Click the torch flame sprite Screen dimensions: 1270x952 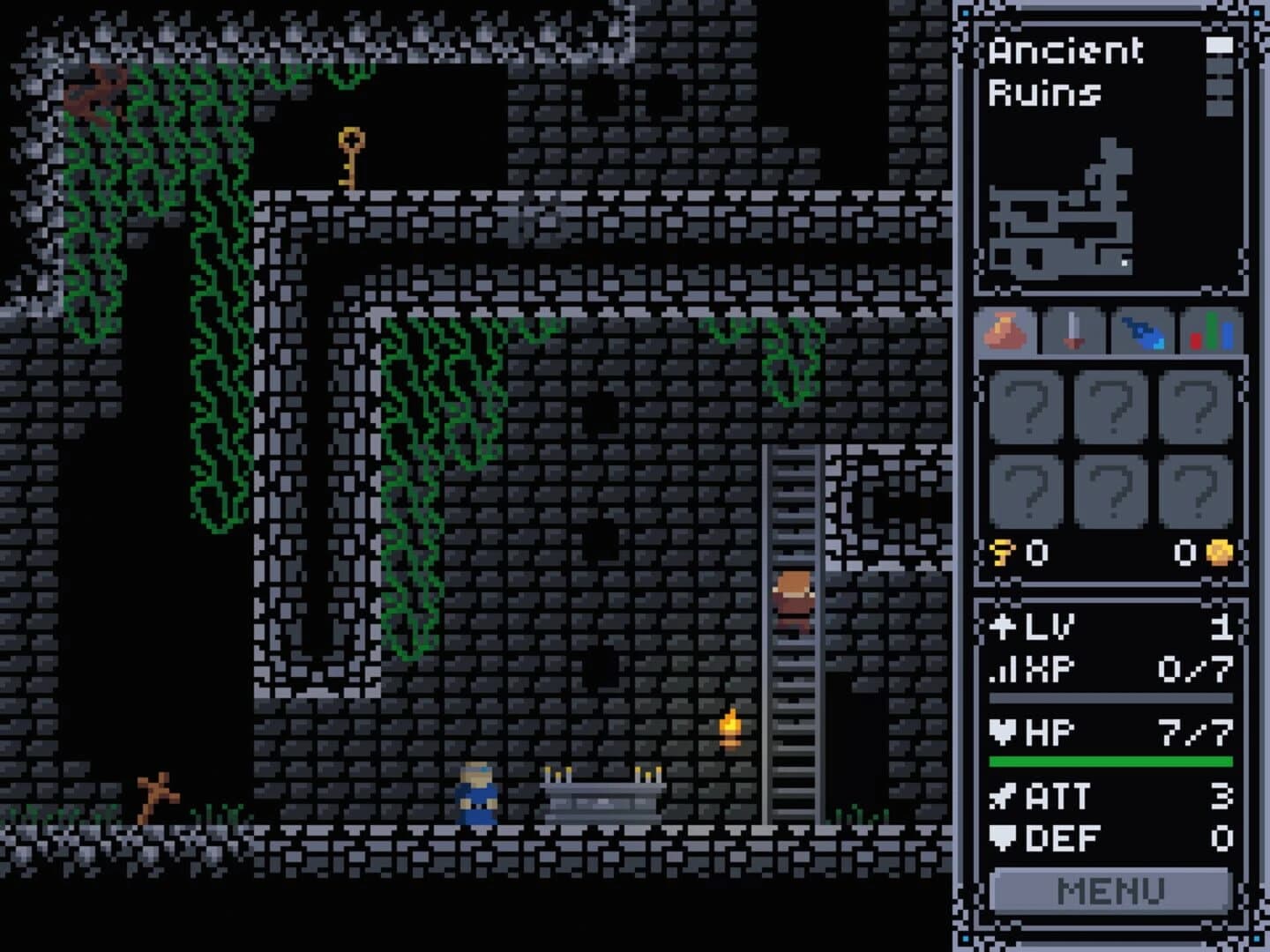point(730,726)
